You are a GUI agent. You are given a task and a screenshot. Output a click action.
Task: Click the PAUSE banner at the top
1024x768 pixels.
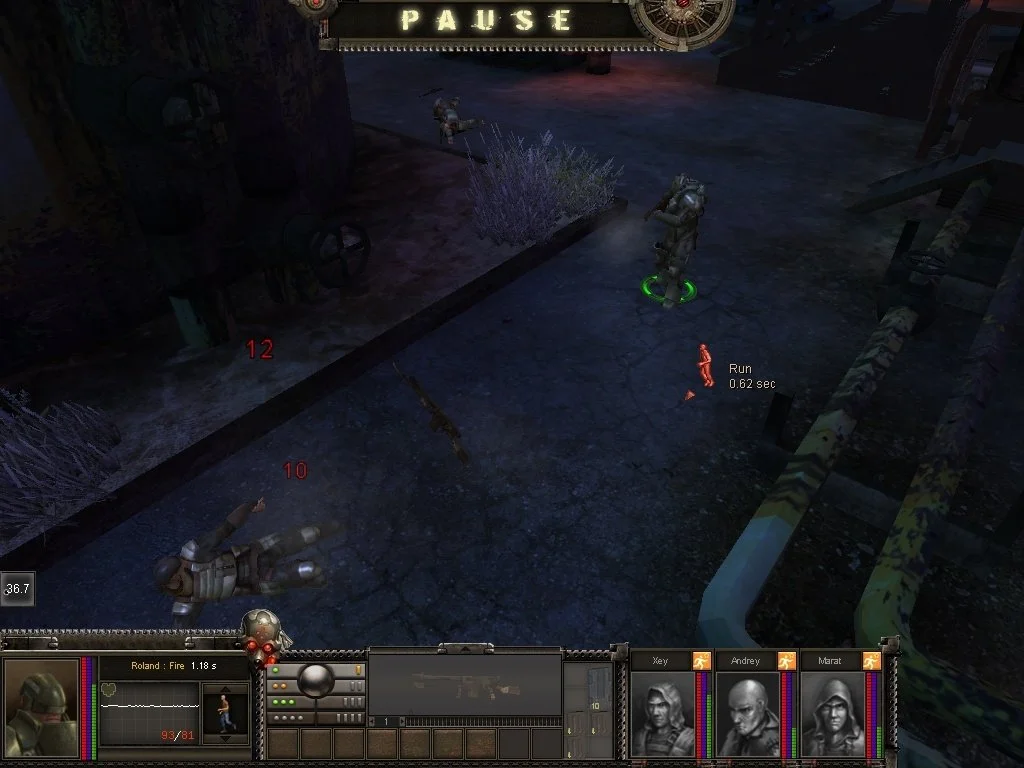(487, 21)
